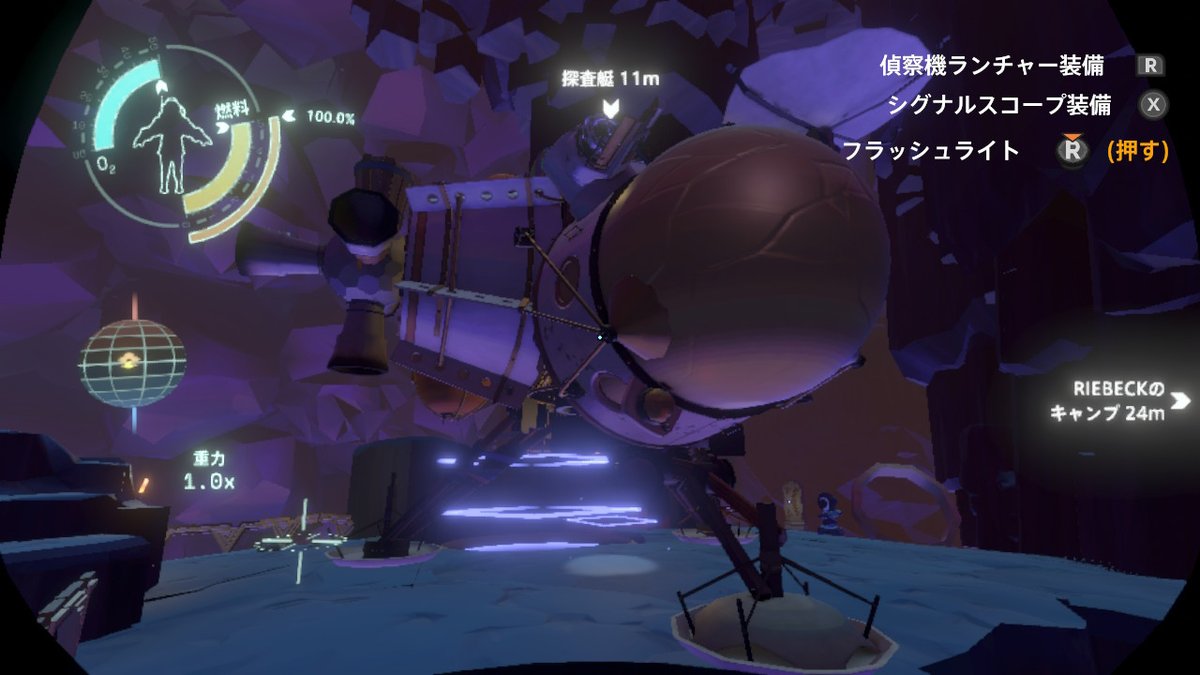Click the 探査艇 11m waypoint marker
The width and height of the screenshot is (1200, 675).
(611, 106)
